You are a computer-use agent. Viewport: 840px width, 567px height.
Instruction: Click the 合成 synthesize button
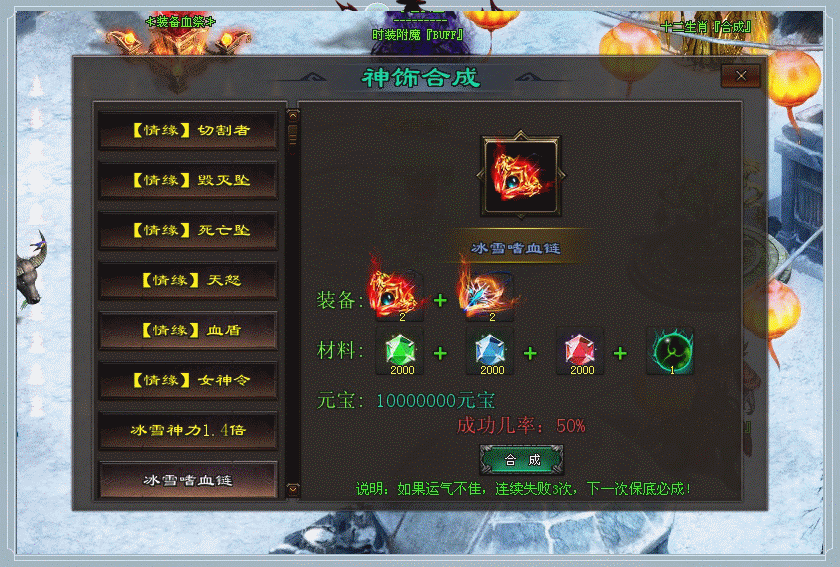[x=521, y=460]
